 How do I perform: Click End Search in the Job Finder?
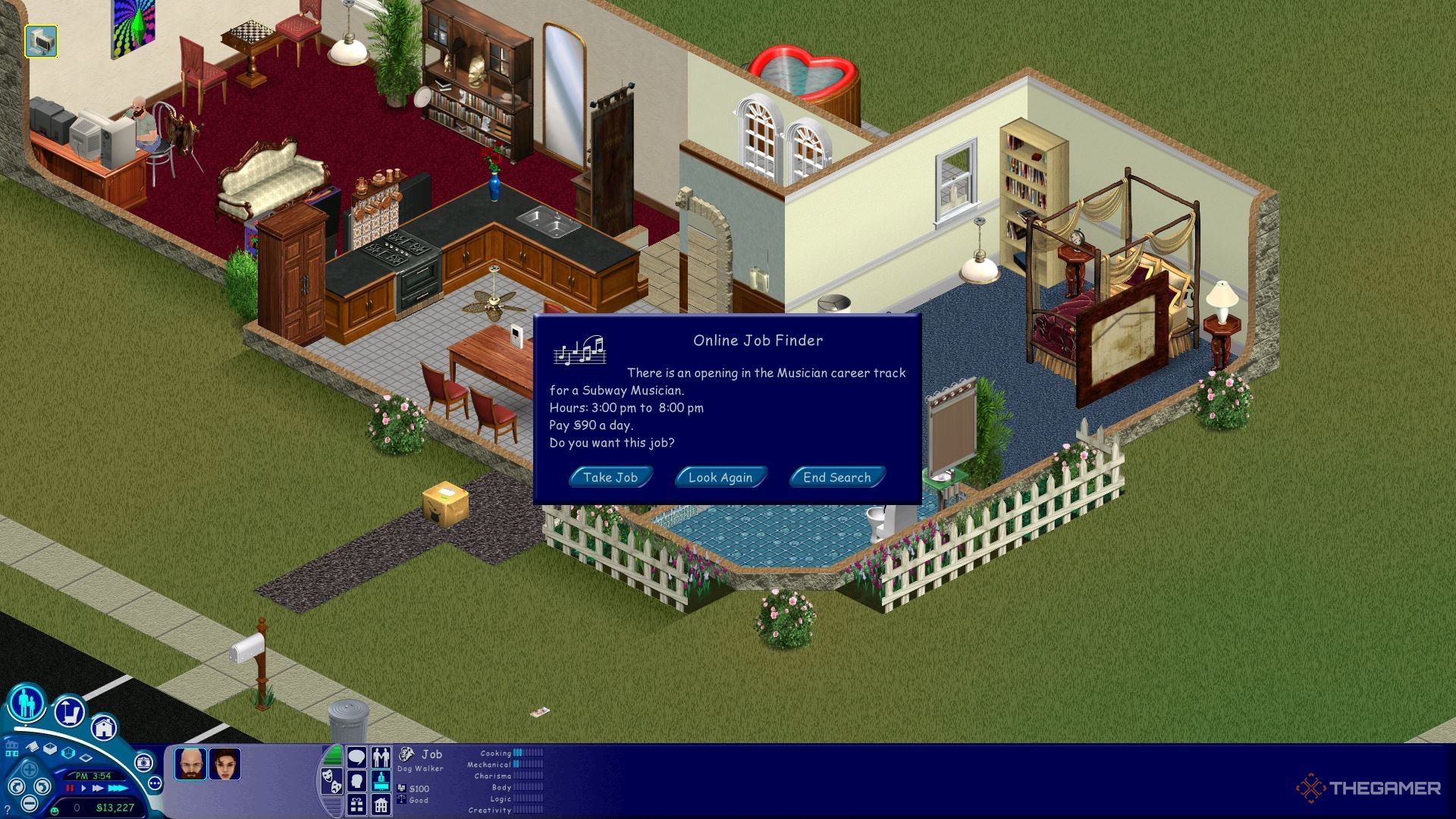[x=836, y=477]
